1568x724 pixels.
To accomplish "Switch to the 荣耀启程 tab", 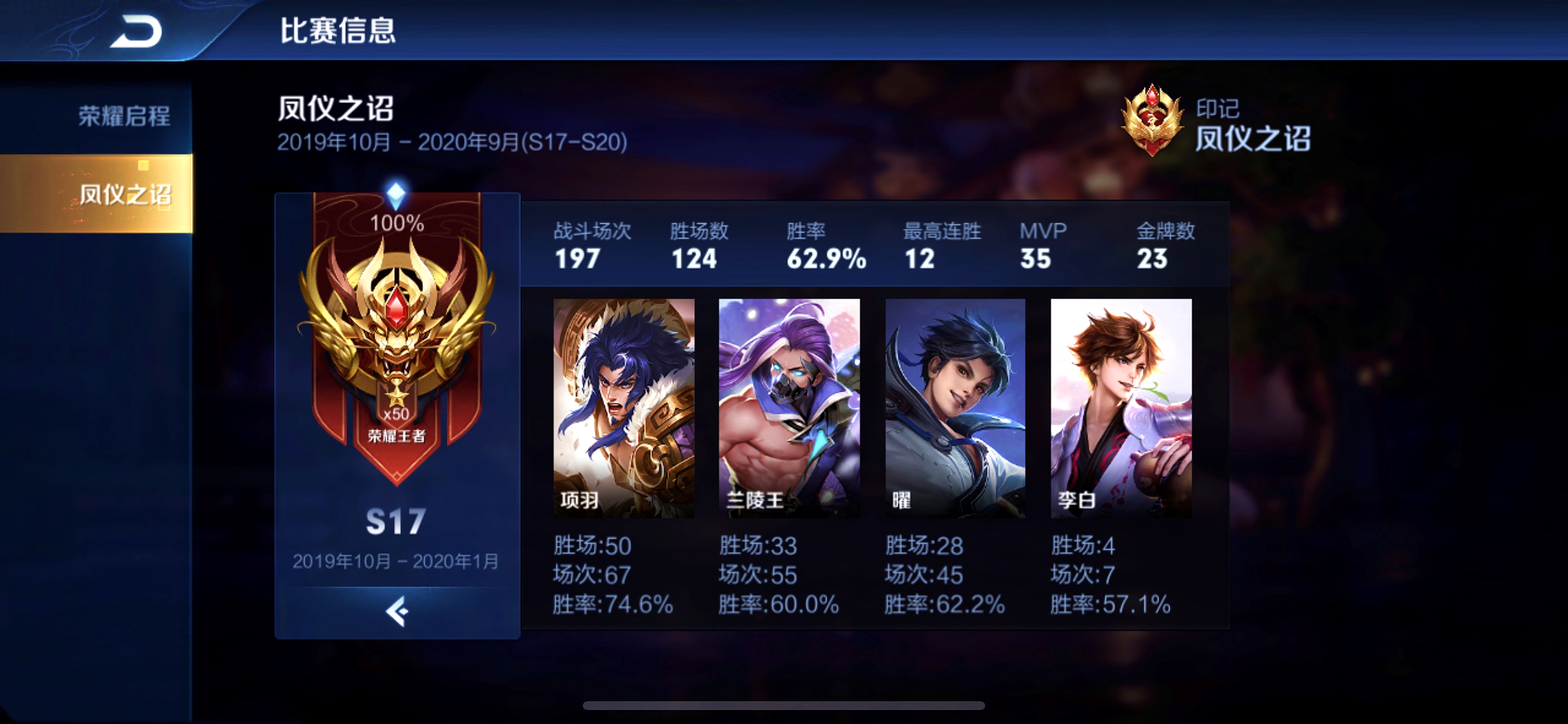I will pos(124,115).
